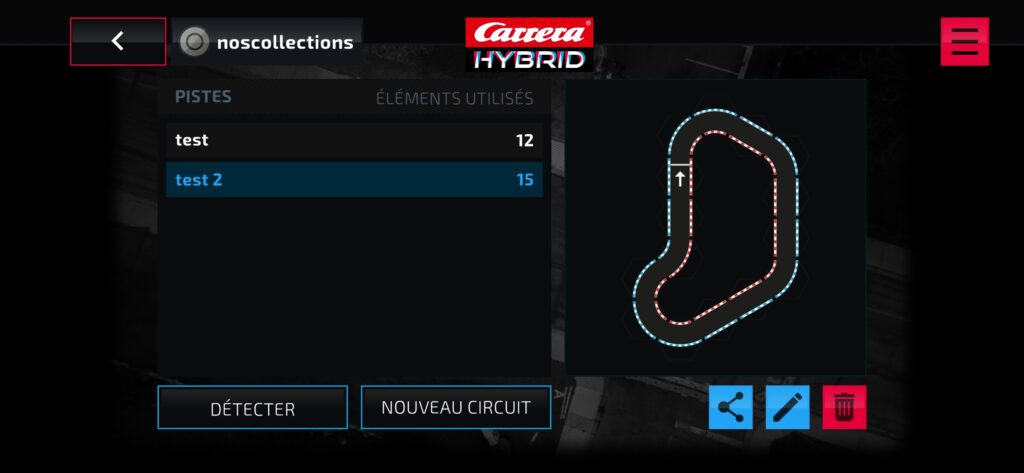Viewport: 1024px width, 473px height.
Task: Go back with the arrow button
Action: pyautogui.click(x=118, y=41)
